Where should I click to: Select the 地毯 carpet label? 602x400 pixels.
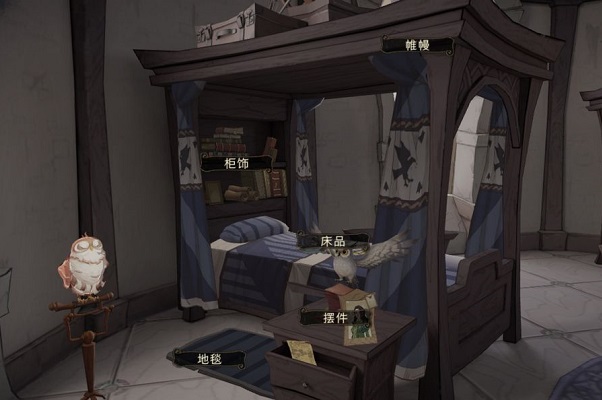click(209, 357)
